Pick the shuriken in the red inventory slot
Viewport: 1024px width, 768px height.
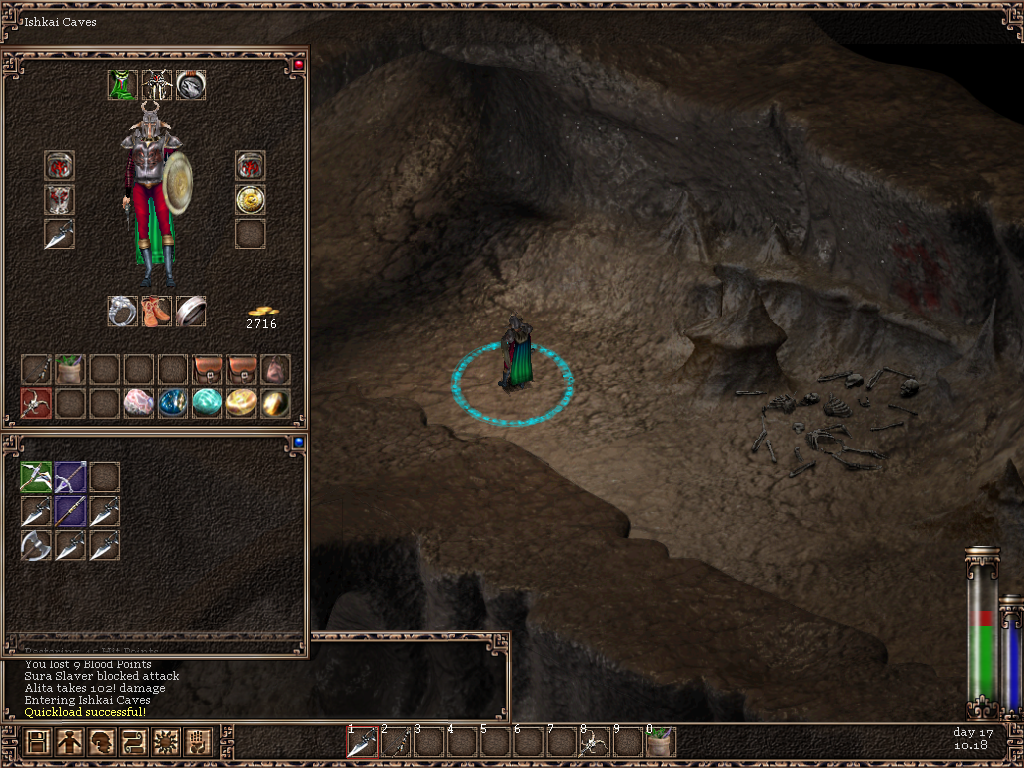tap(37, 403)
